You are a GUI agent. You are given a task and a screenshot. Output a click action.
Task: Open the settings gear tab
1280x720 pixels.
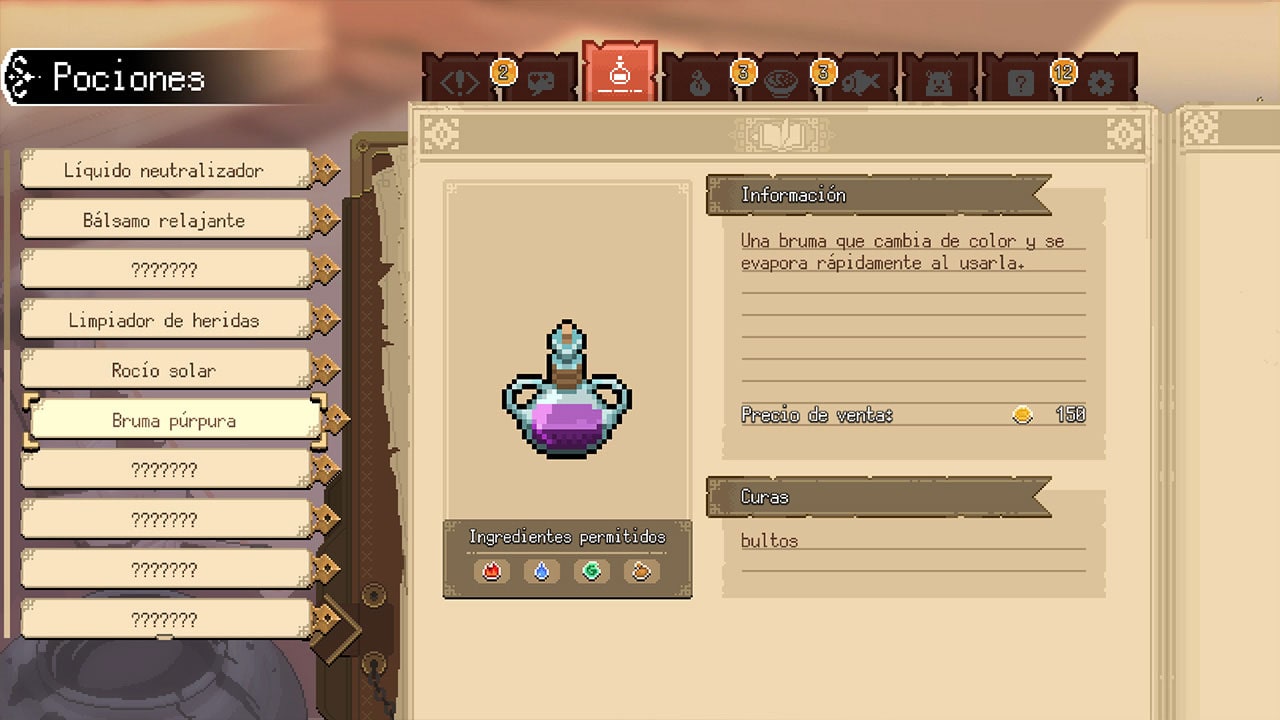(x=1098, y=80)
